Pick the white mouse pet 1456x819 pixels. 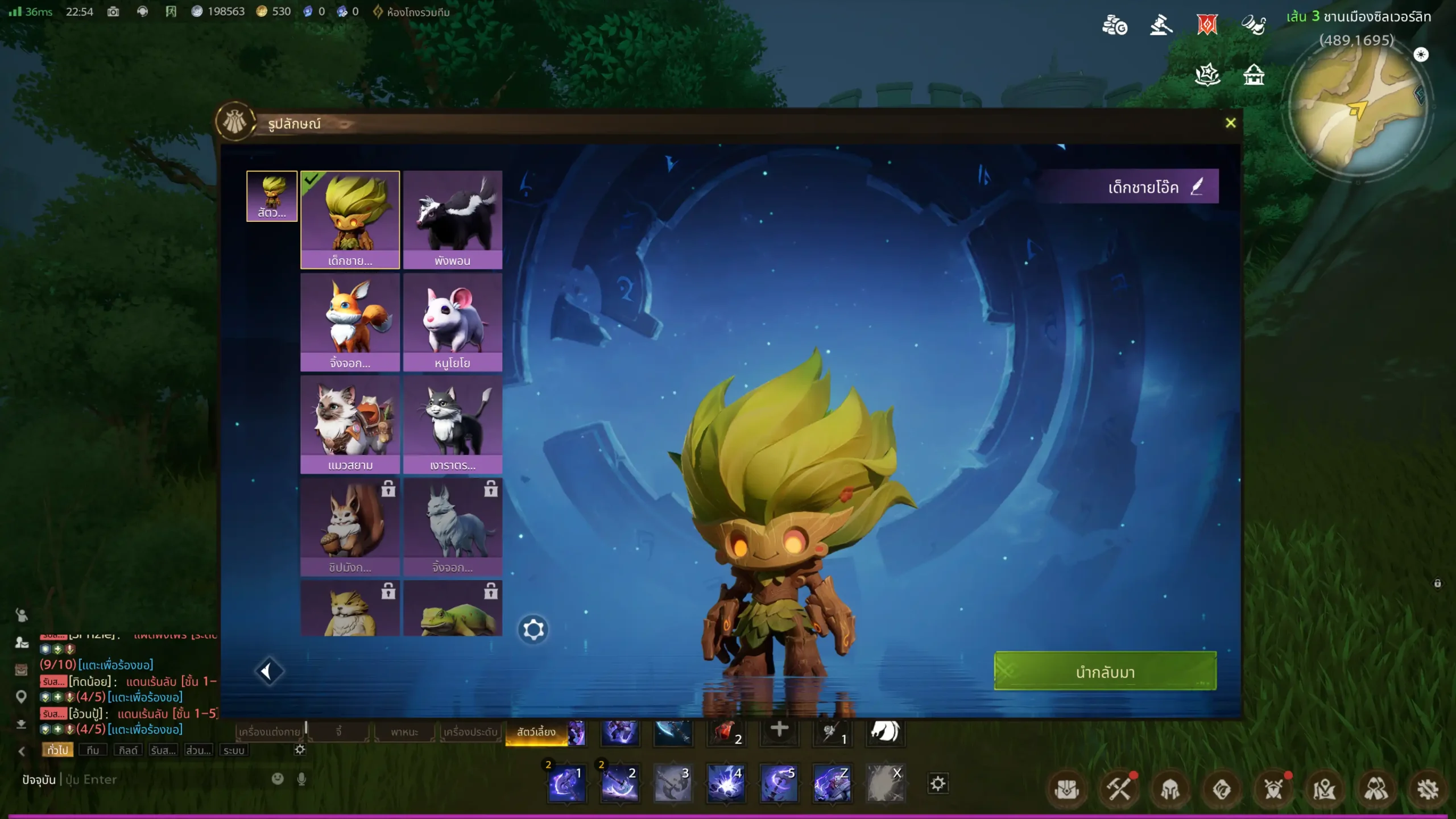point(452,321)
